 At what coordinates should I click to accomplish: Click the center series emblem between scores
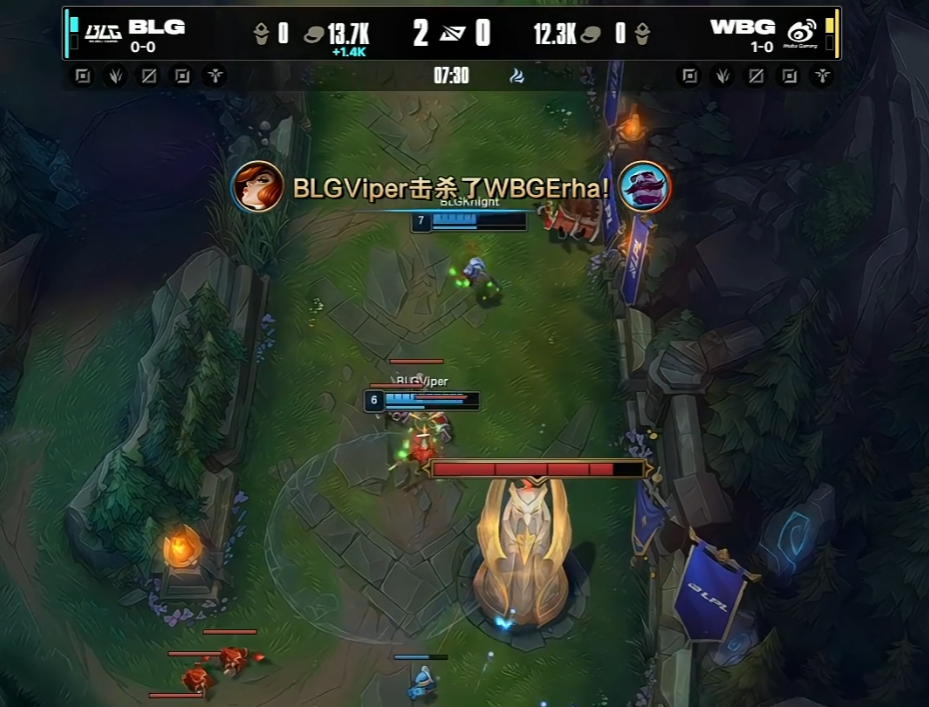point(452,35)
